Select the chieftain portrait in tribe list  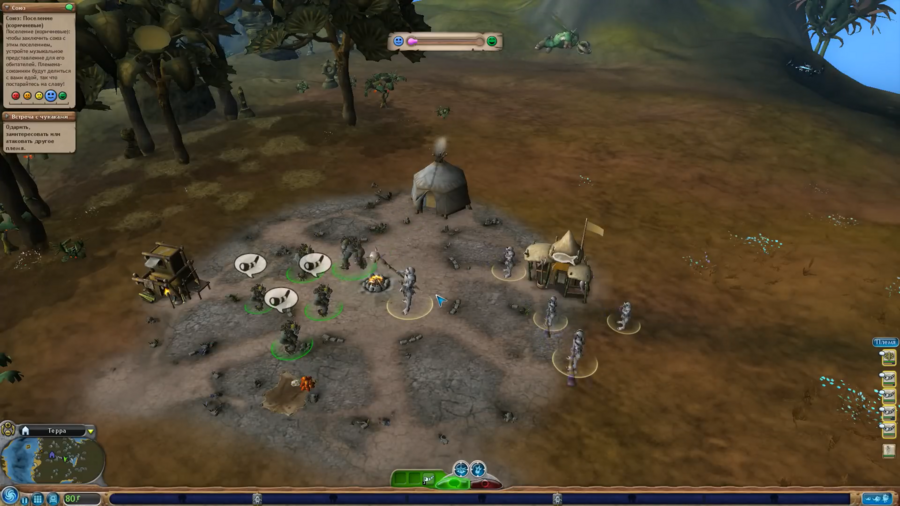888,358
